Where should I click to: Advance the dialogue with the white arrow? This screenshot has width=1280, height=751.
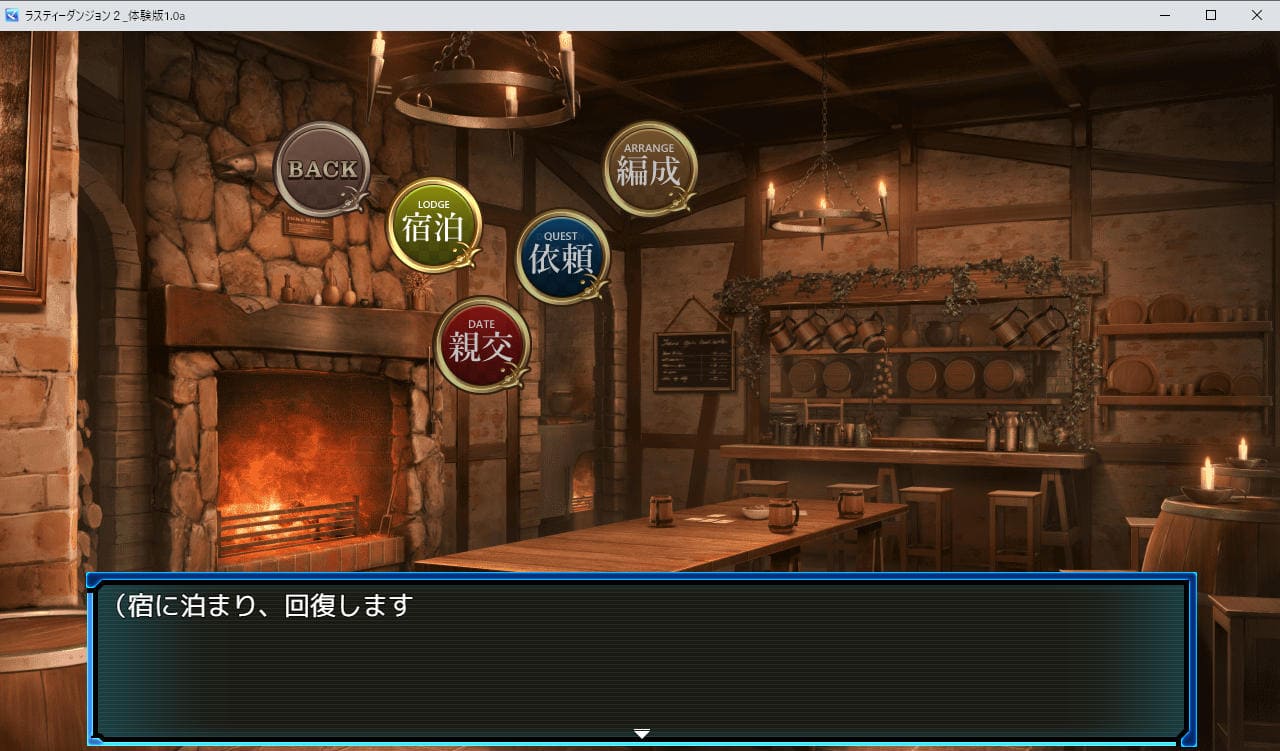pos(642,734)
